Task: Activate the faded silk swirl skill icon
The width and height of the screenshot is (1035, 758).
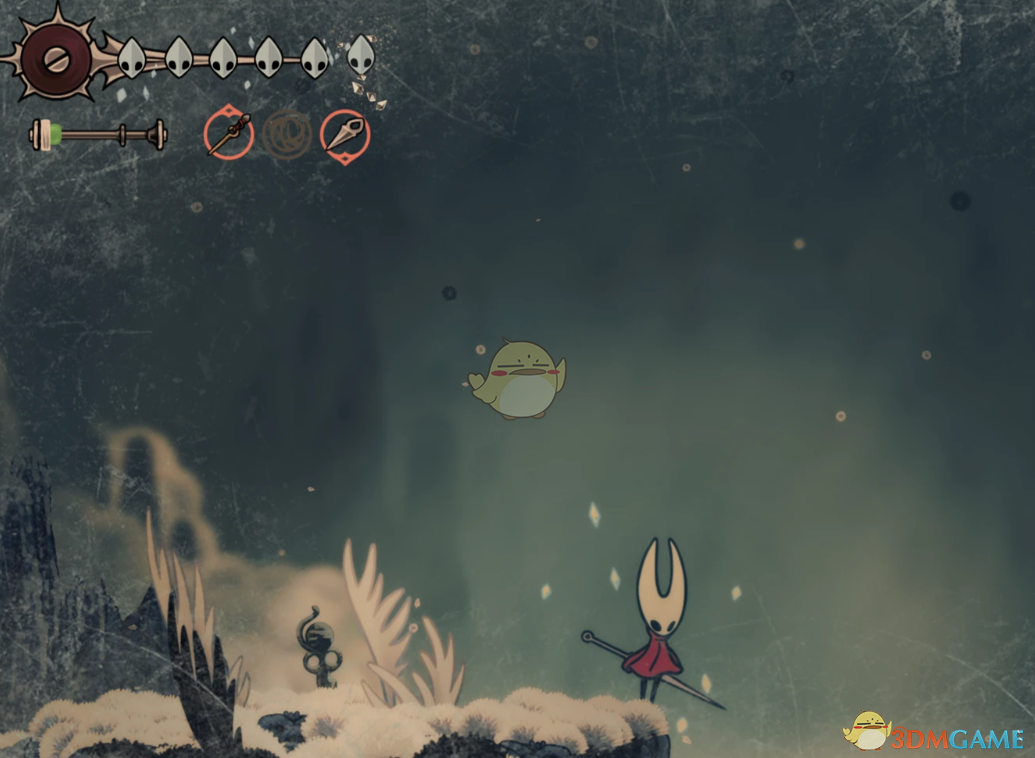Action: point(287,133)
